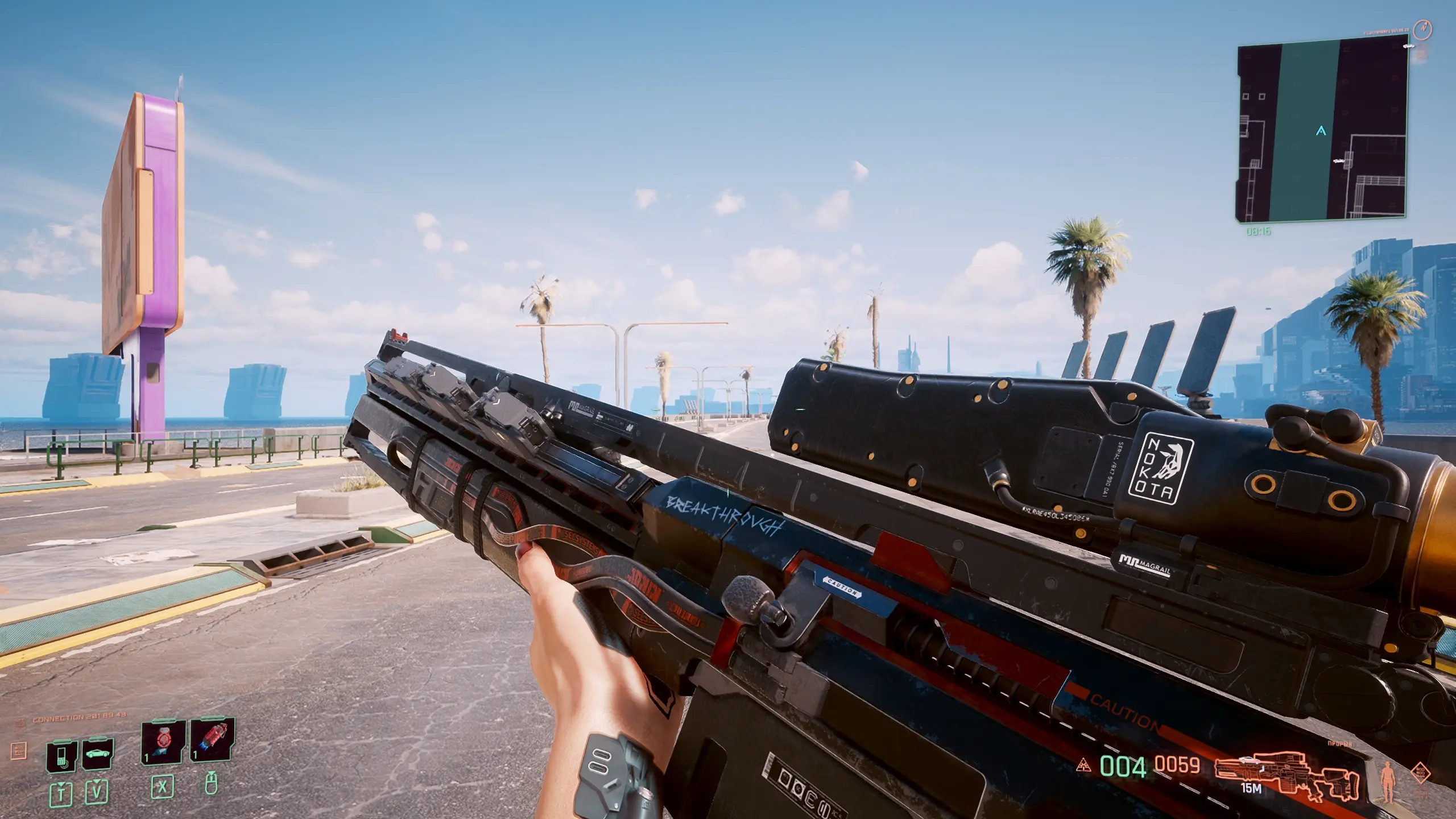1456x819 pixels.
Task: Use the health injector consumable slot
Action: [x=163, y=742]
